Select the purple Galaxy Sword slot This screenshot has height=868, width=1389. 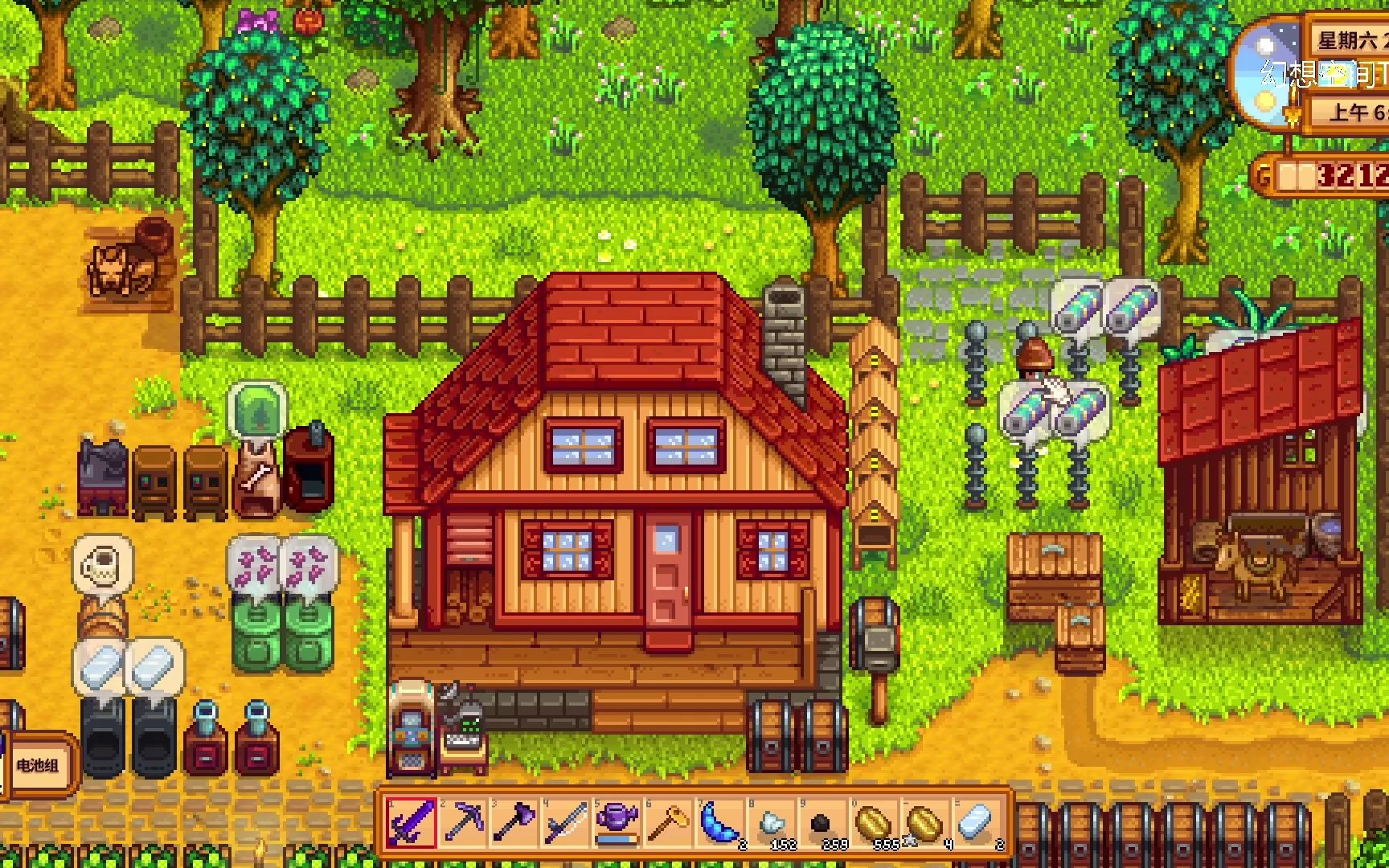412,823
